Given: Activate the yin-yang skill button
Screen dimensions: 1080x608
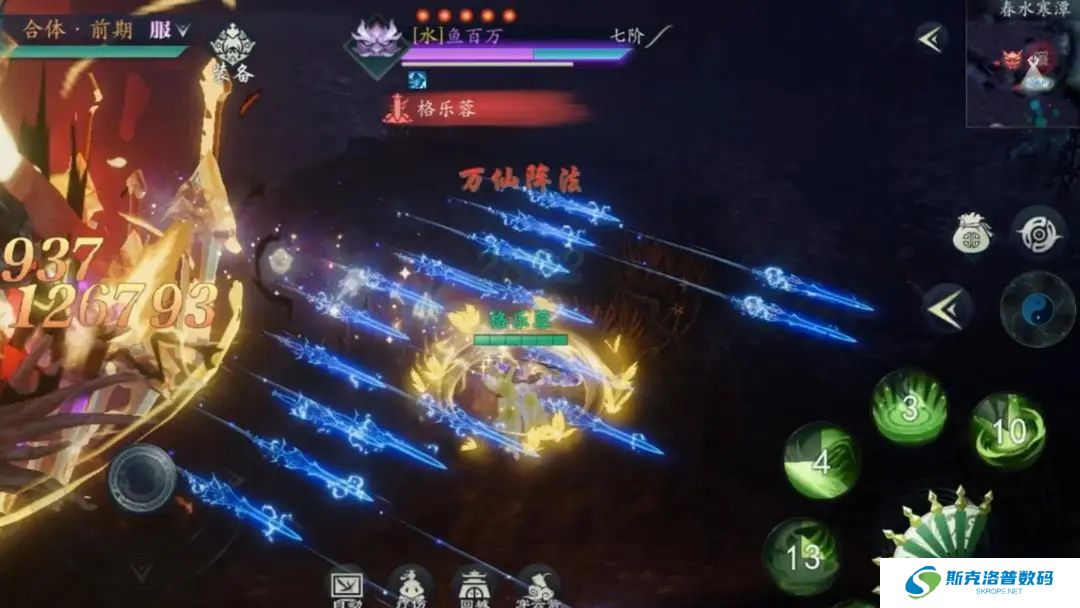Looking at the screenshot, I should coord(1038,308).
